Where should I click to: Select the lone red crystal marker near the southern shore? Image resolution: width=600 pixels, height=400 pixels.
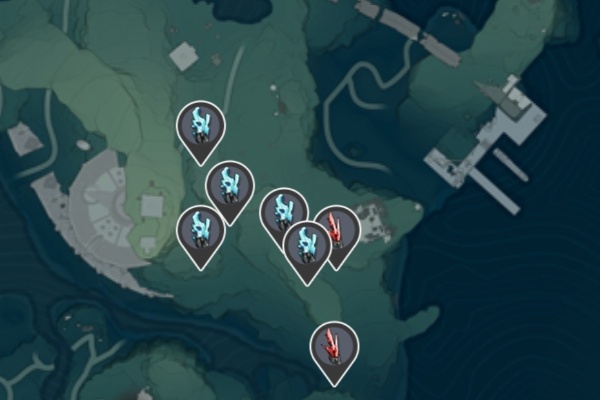tap(334, 346)
